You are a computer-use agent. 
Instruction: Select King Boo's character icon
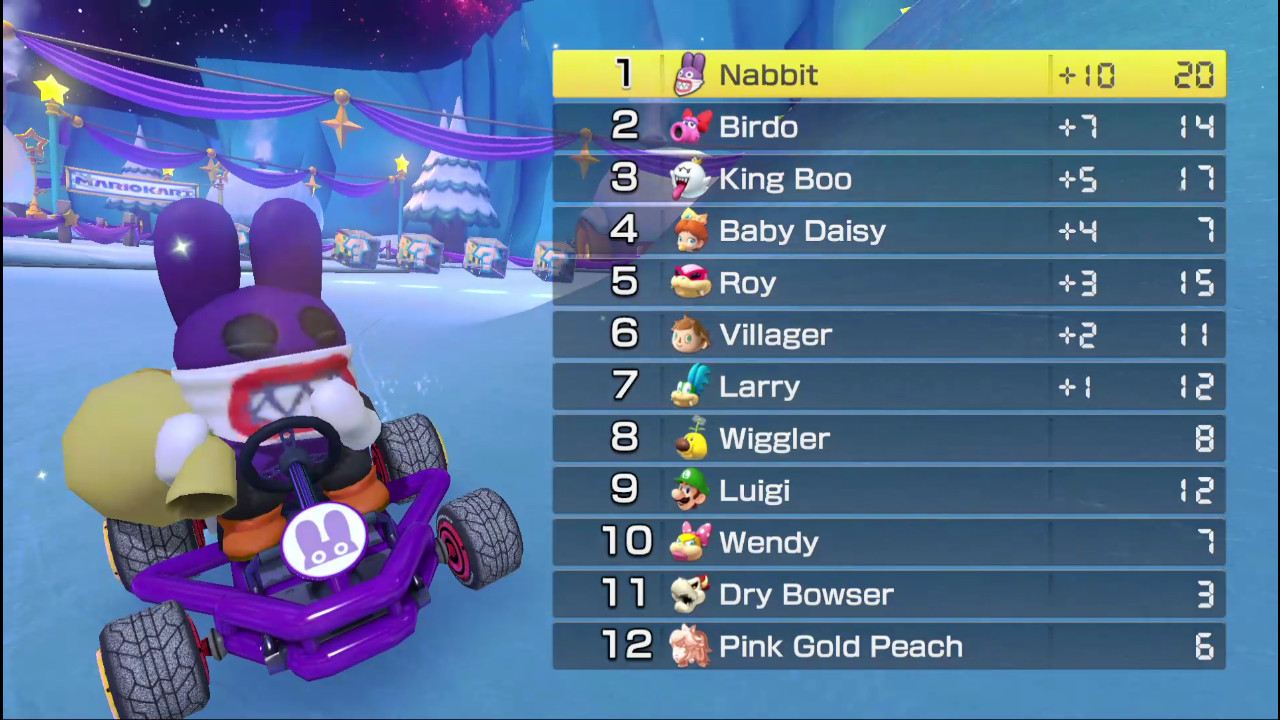[x=690, y=178]
